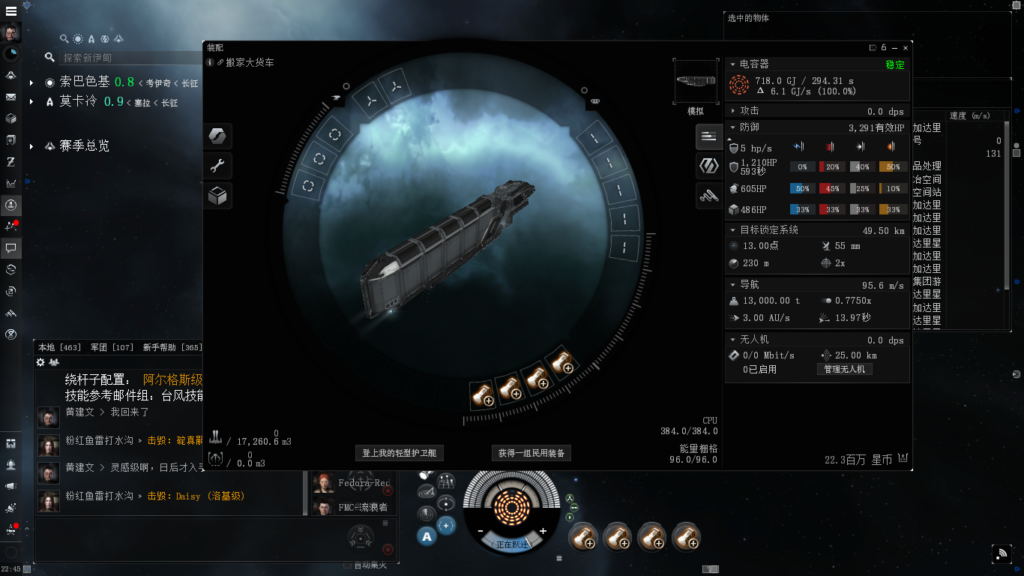The width and height of the screenshot is (1024, 576).
Task: Close the 装配 fitting window
Action: click(906, 47)
